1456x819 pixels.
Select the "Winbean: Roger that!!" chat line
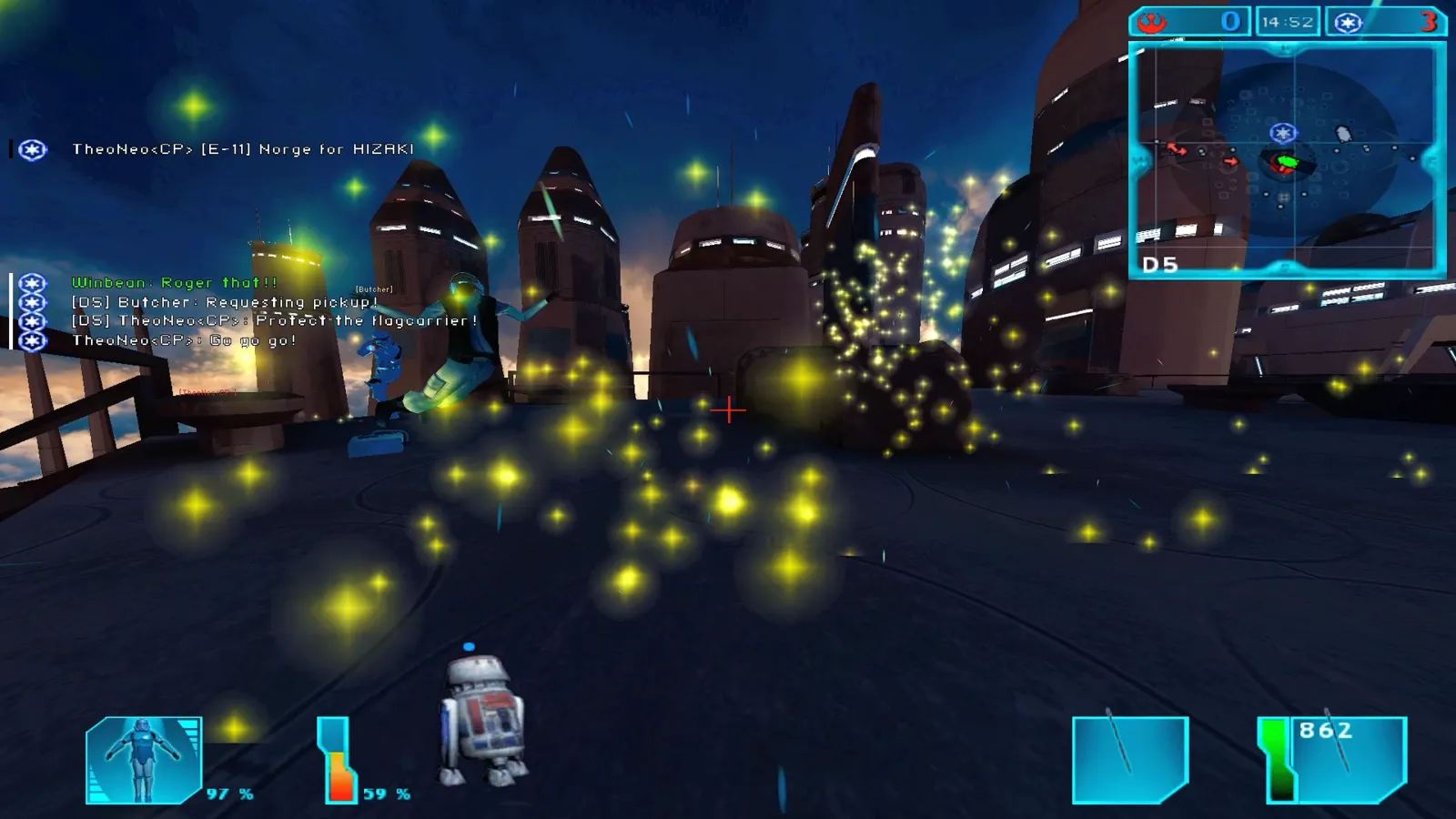175,283
